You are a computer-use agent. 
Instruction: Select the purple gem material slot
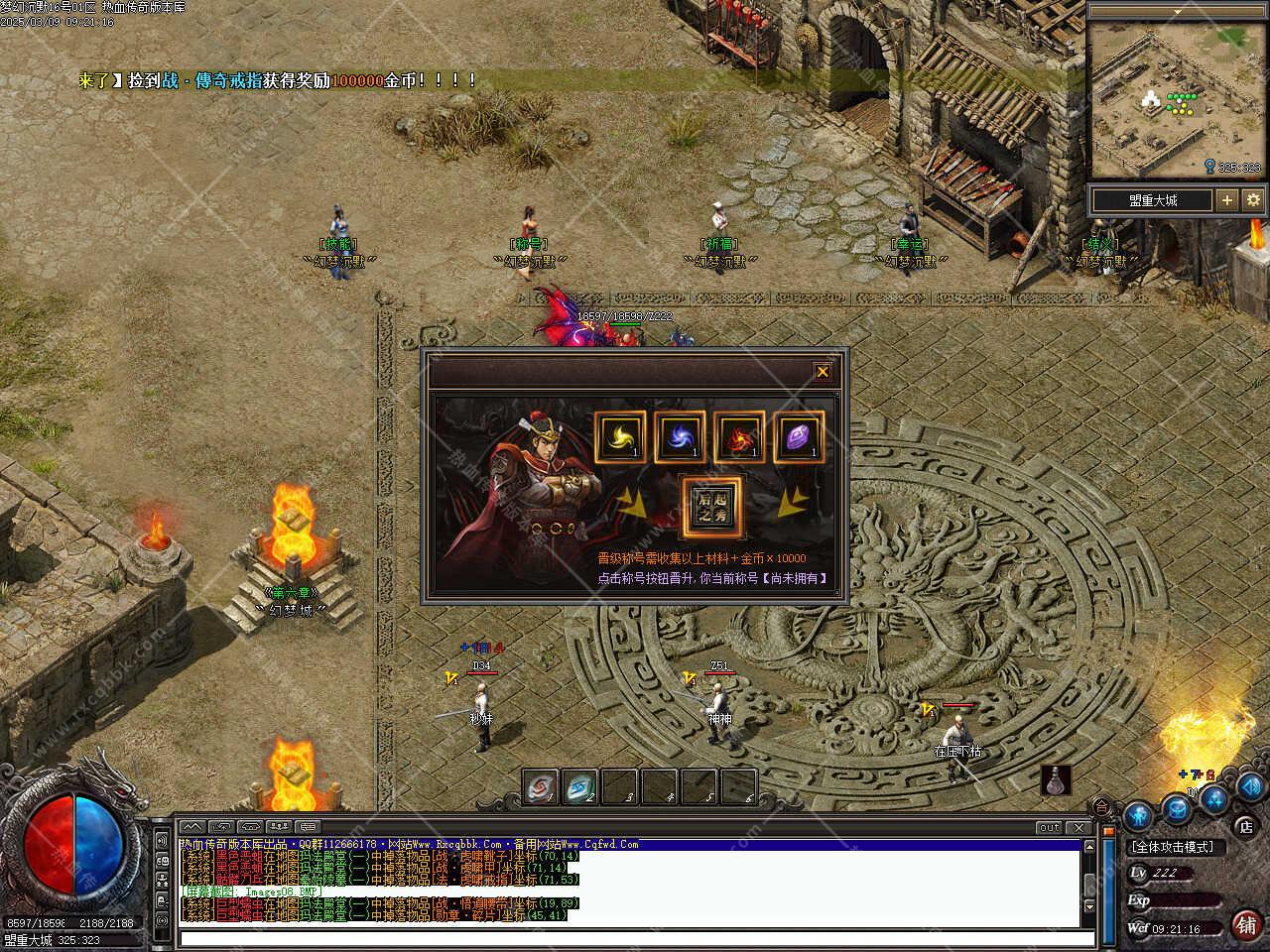[799, 437]
